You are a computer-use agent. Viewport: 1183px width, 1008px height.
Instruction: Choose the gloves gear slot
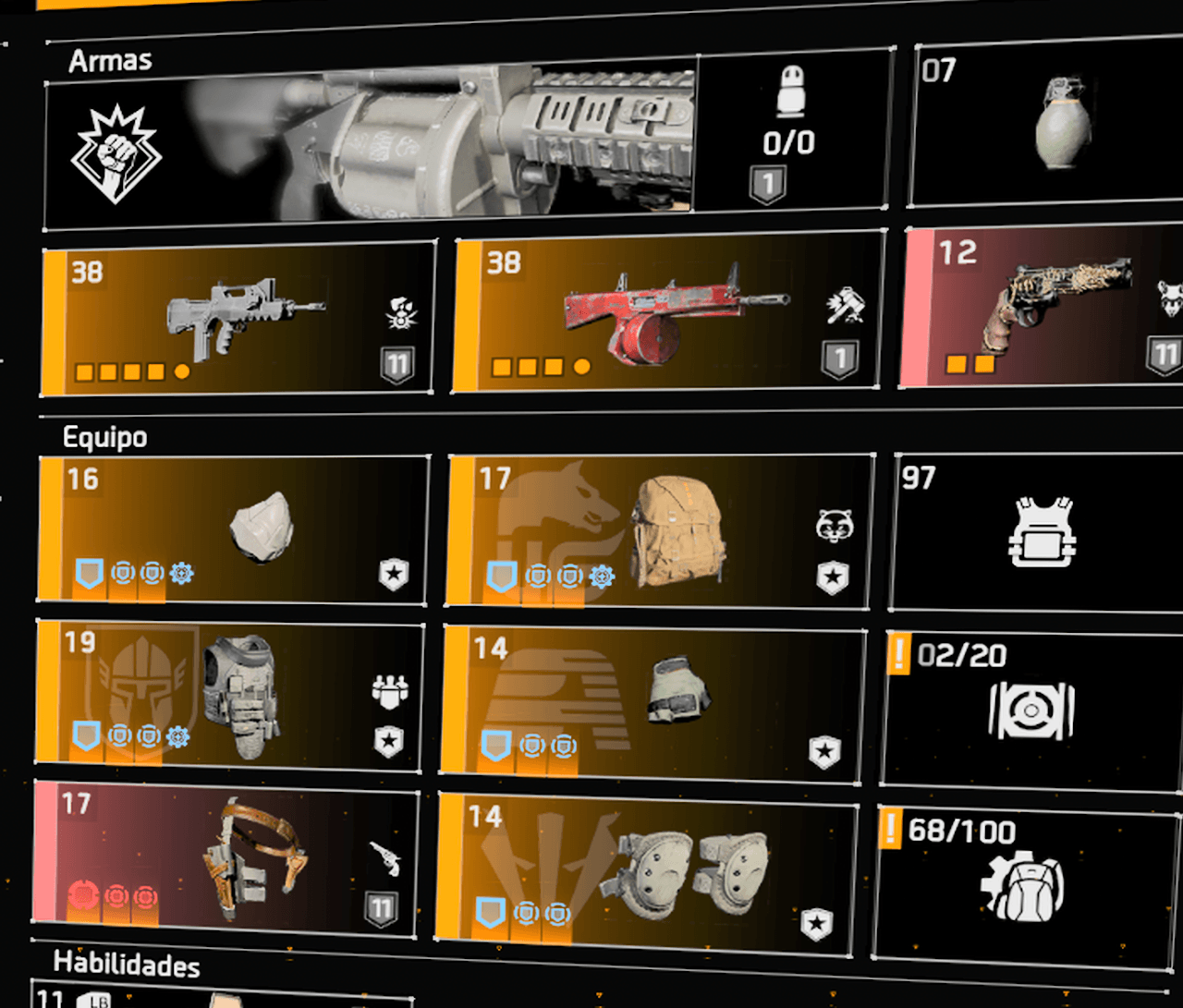point(652,701)
